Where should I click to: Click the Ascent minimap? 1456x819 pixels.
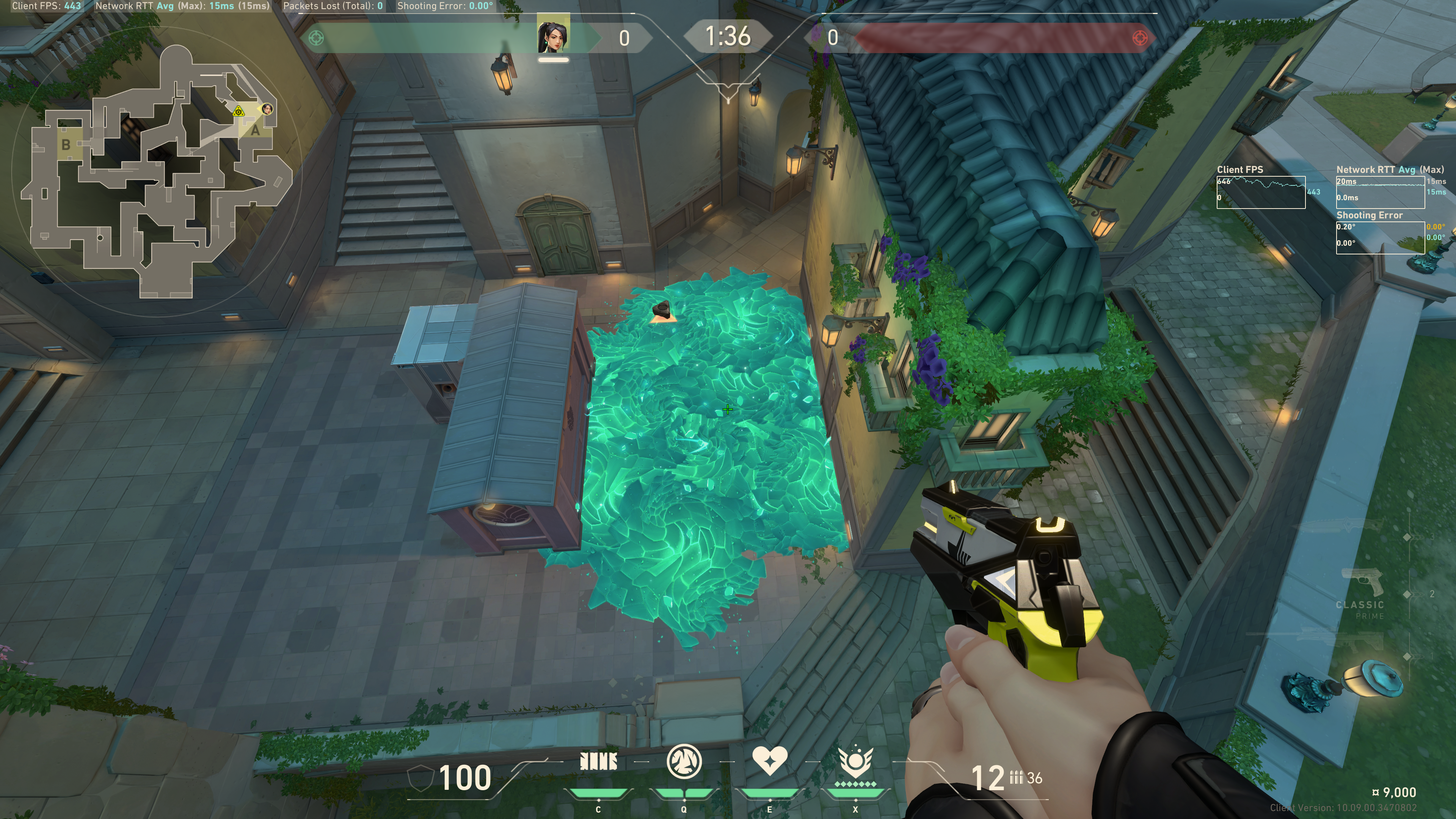[x=155, y=169]
